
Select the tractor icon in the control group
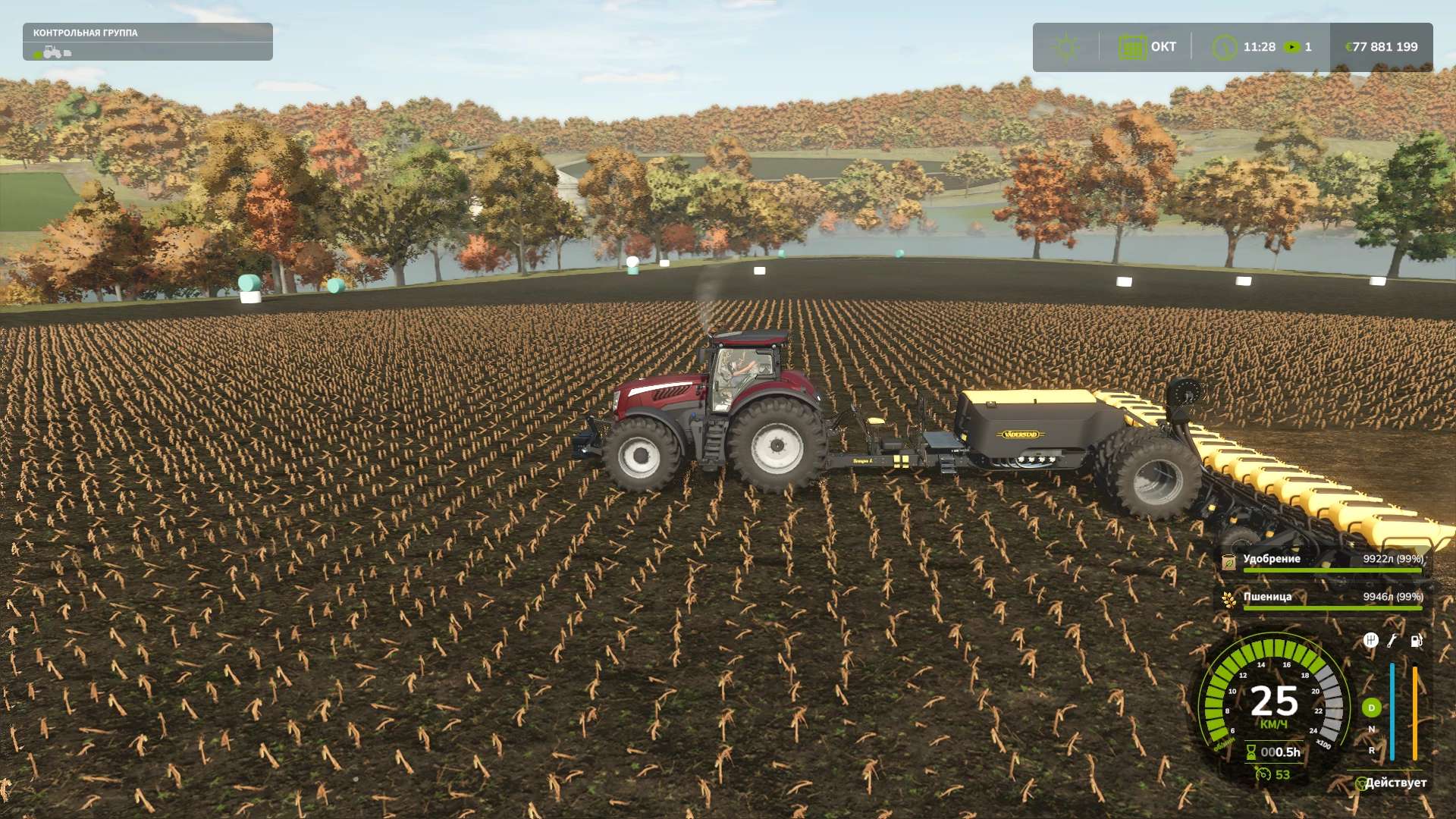pyautogui.click(x=52, y=52)
